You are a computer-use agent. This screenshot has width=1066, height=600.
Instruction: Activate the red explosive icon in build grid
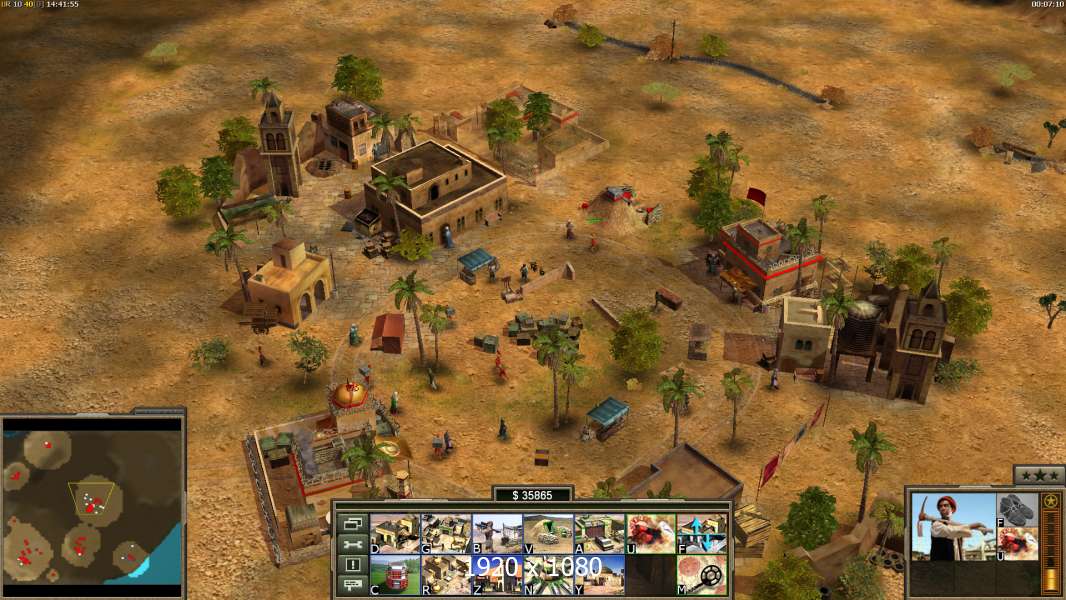click(x=650, y=533)
